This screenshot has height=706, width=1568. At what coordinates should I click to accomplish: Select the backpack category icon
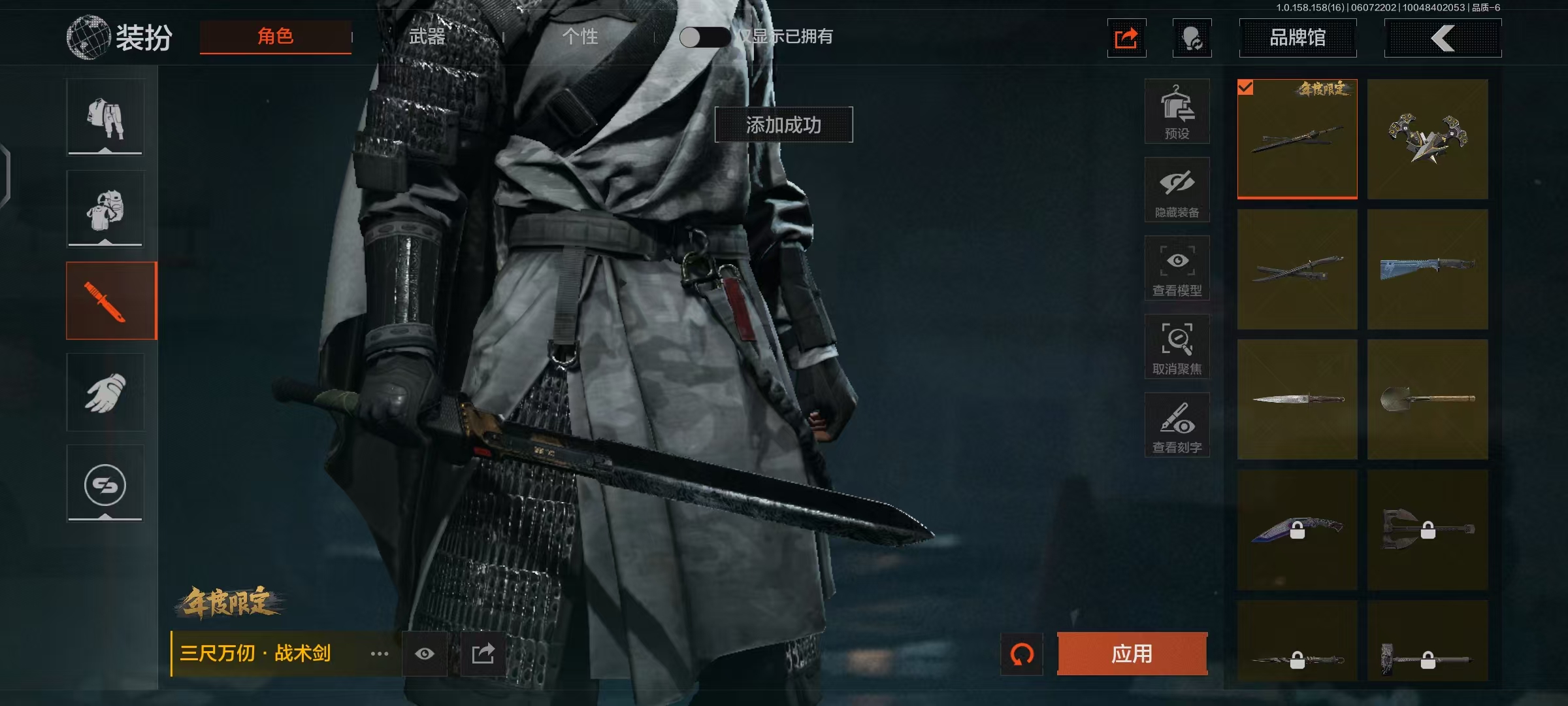[x=105, y=209]
